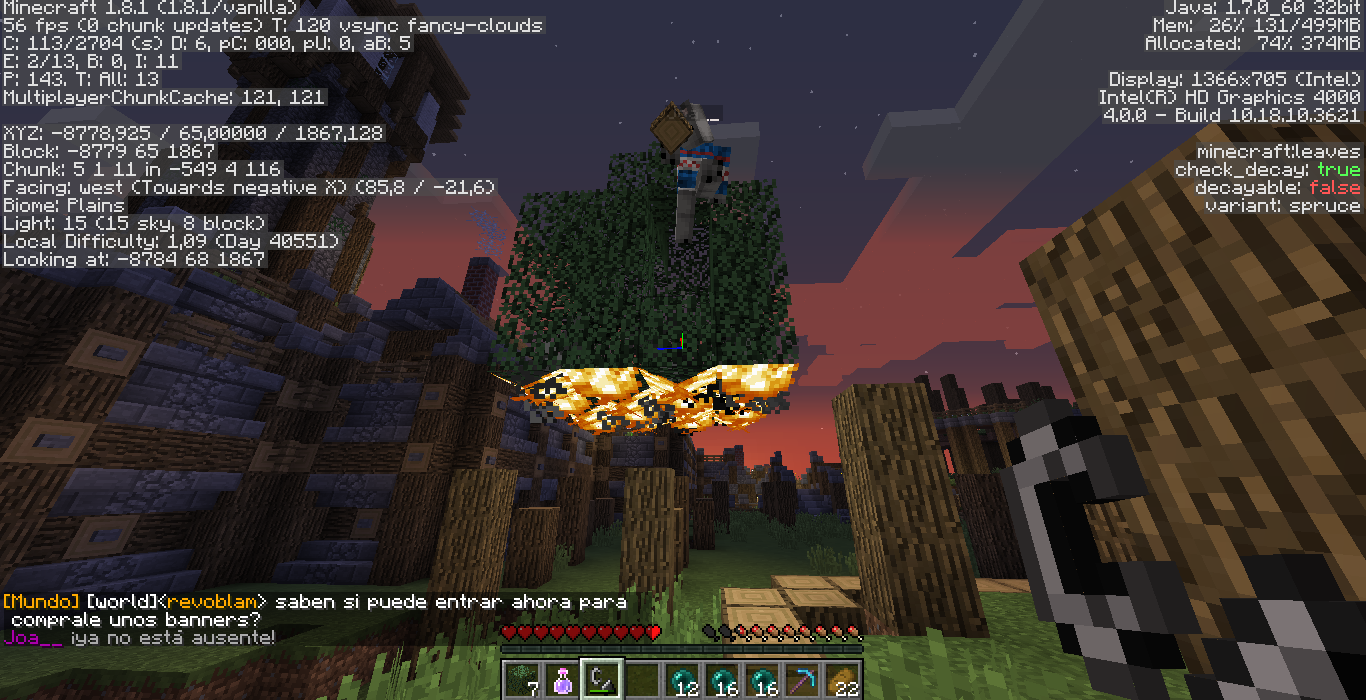Select the stack of 12 ender pearls
Screen dimensions: 1366x700
pyautogui.click(x=682, y=679)
